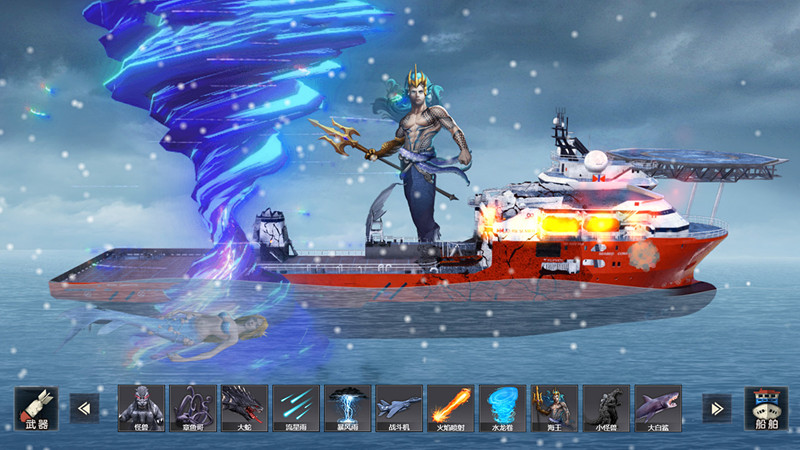800x450 pixels.
Task: Open the 船舶 ship selection
Action: (x=765, y=408)
